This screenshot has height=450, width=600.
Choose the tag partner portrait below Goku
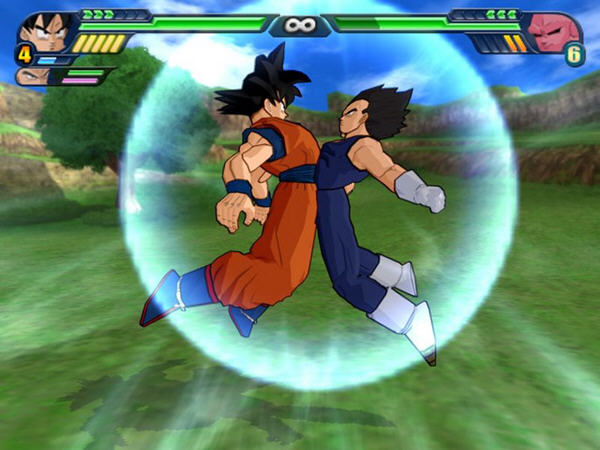pyautogui.click(x=37, y=76)
